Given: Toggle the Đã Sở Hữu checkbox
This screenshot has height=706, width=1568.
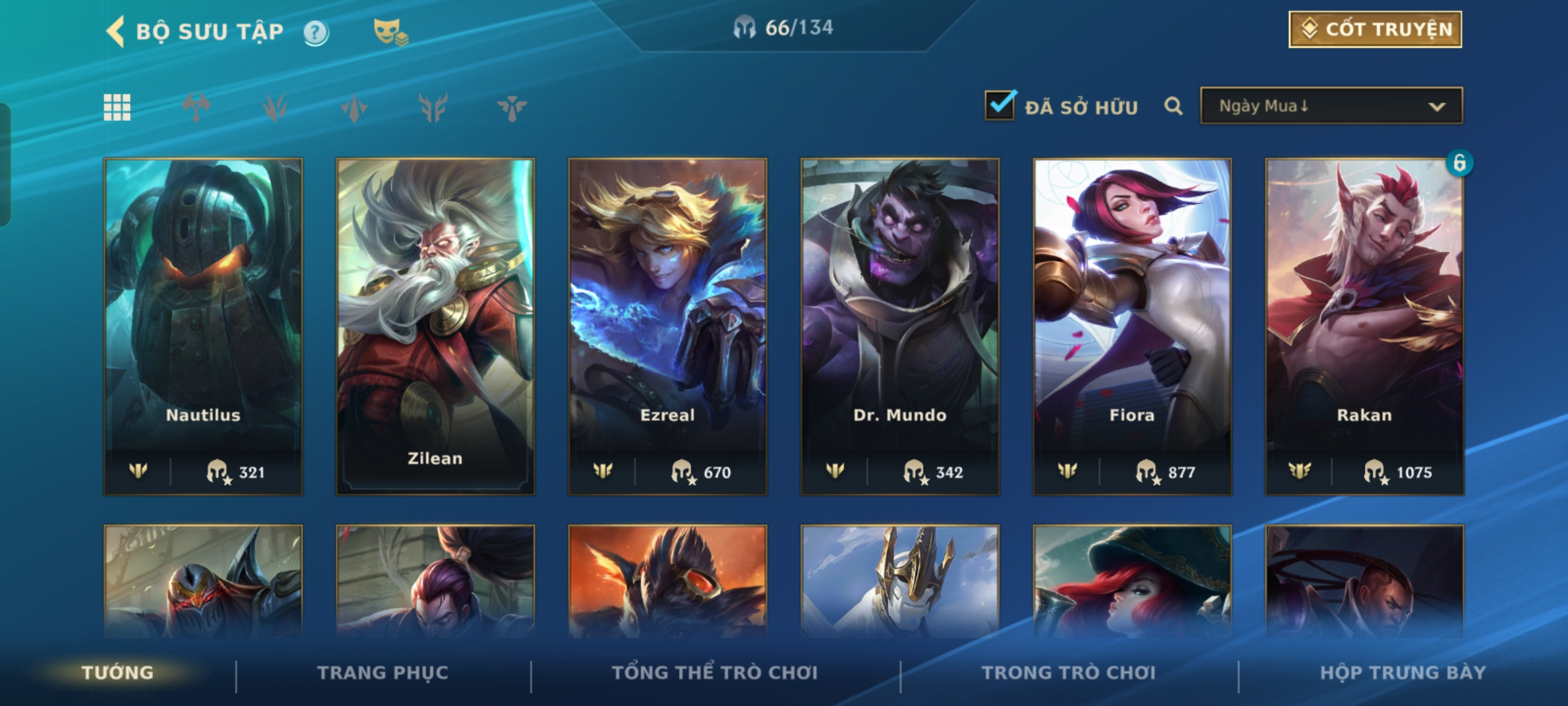Looking at the screenshot, I should pyautogui.click(x=1000, y=105).
